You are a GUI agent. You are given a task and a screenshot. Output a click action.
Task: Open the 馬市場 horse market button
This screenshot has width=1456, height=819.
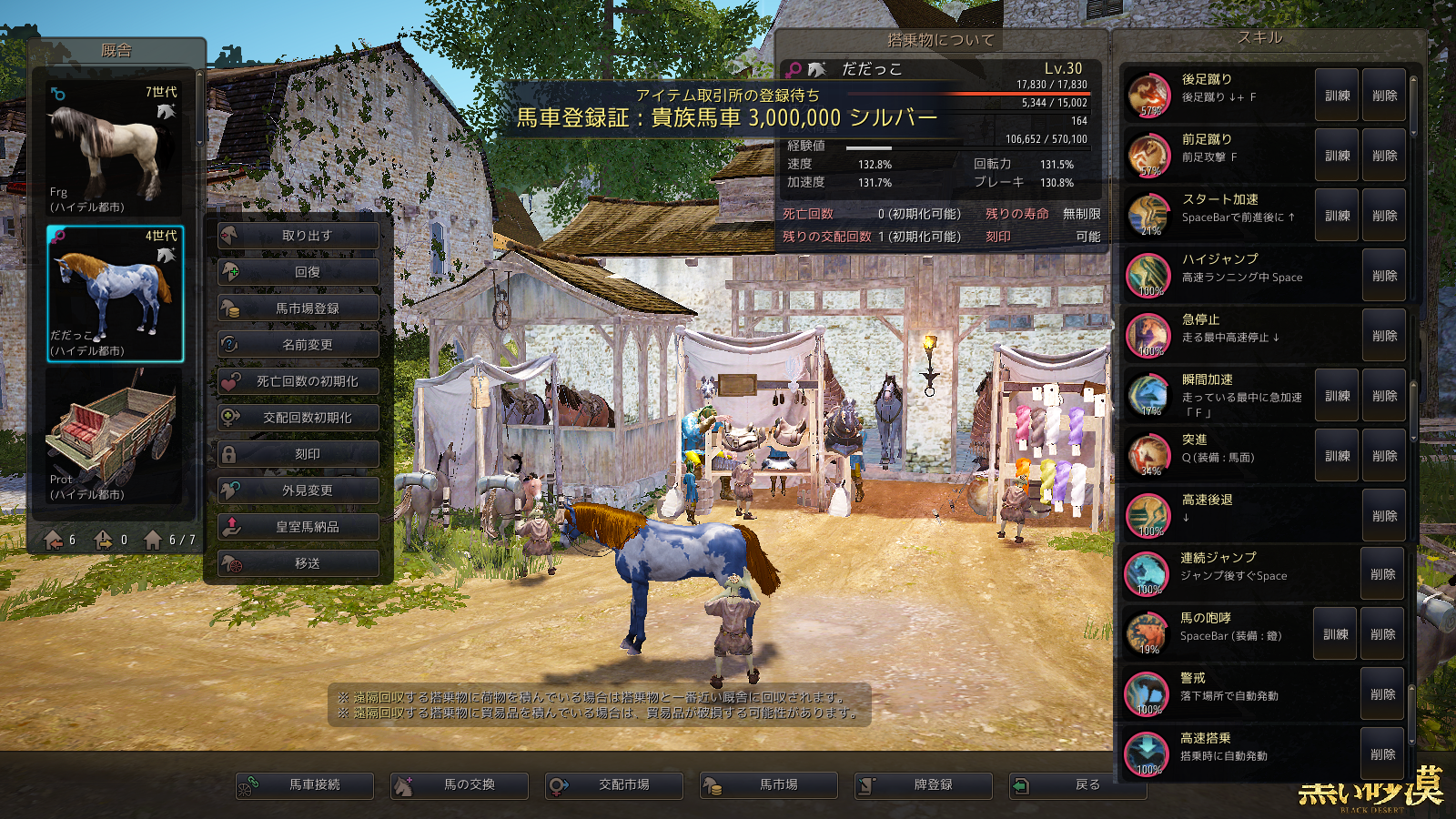(x=769, y=785)
